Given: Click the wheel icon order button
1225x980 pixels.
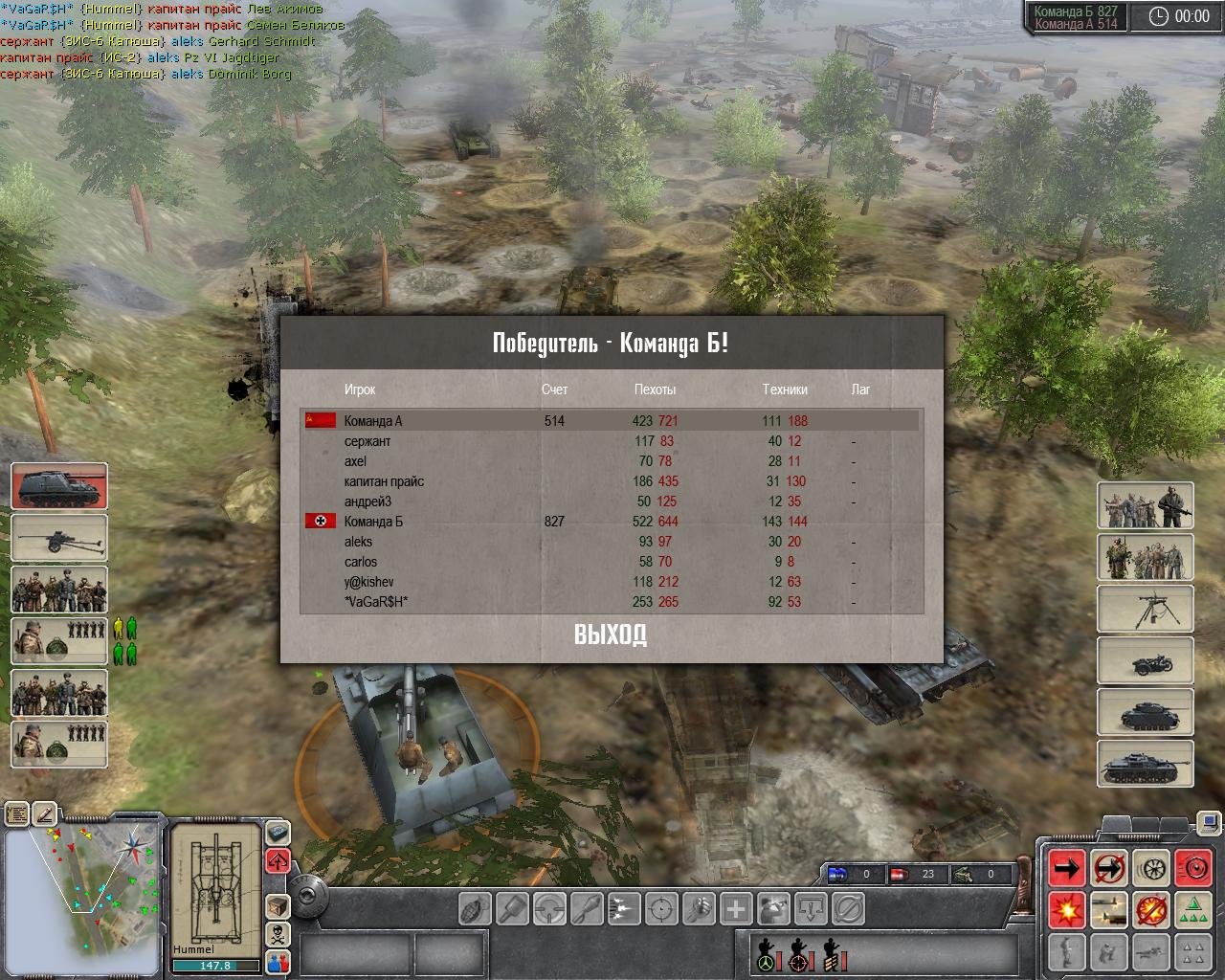Looking at the screenshot, I should point(1150,868).
